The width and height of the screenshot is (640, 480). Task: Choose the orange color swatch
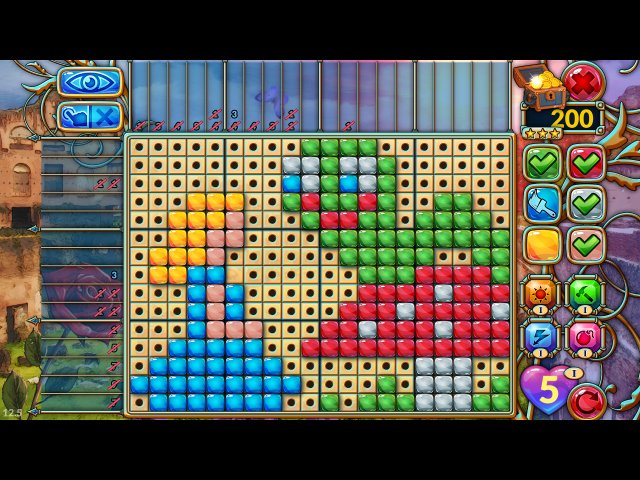click(543, 244)
